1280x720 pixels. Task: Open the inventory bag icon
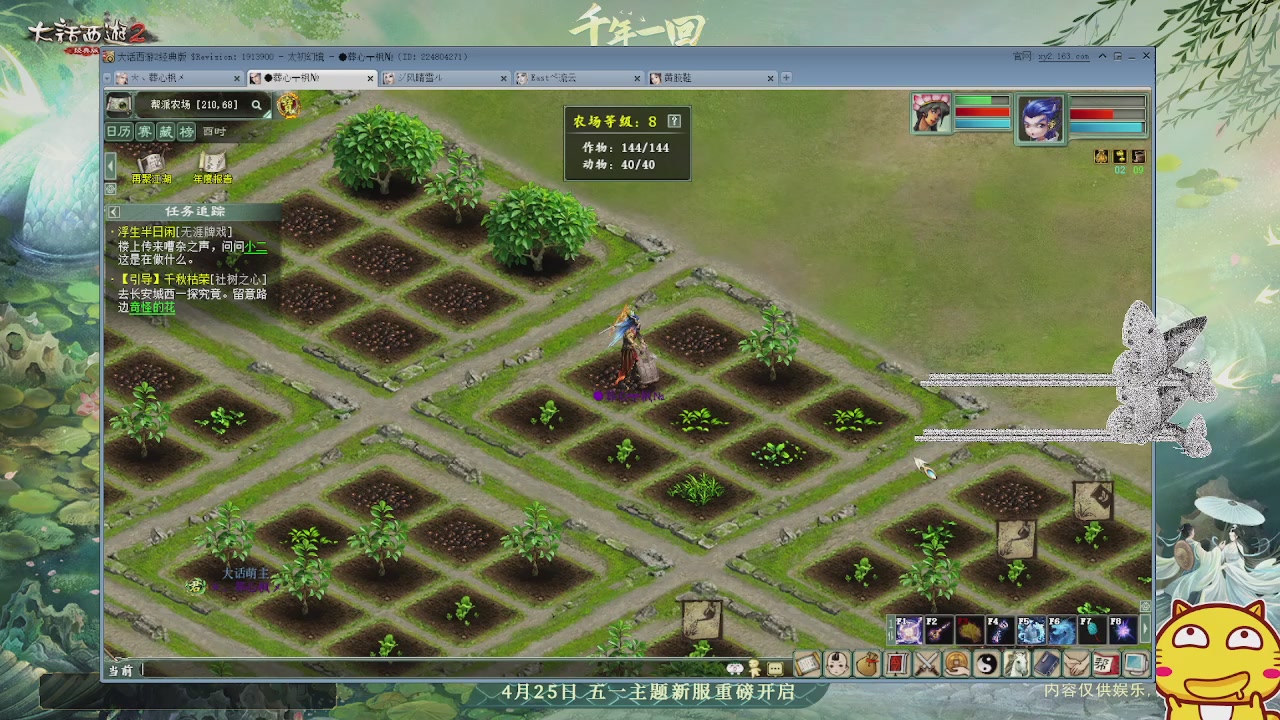point(868,665)
